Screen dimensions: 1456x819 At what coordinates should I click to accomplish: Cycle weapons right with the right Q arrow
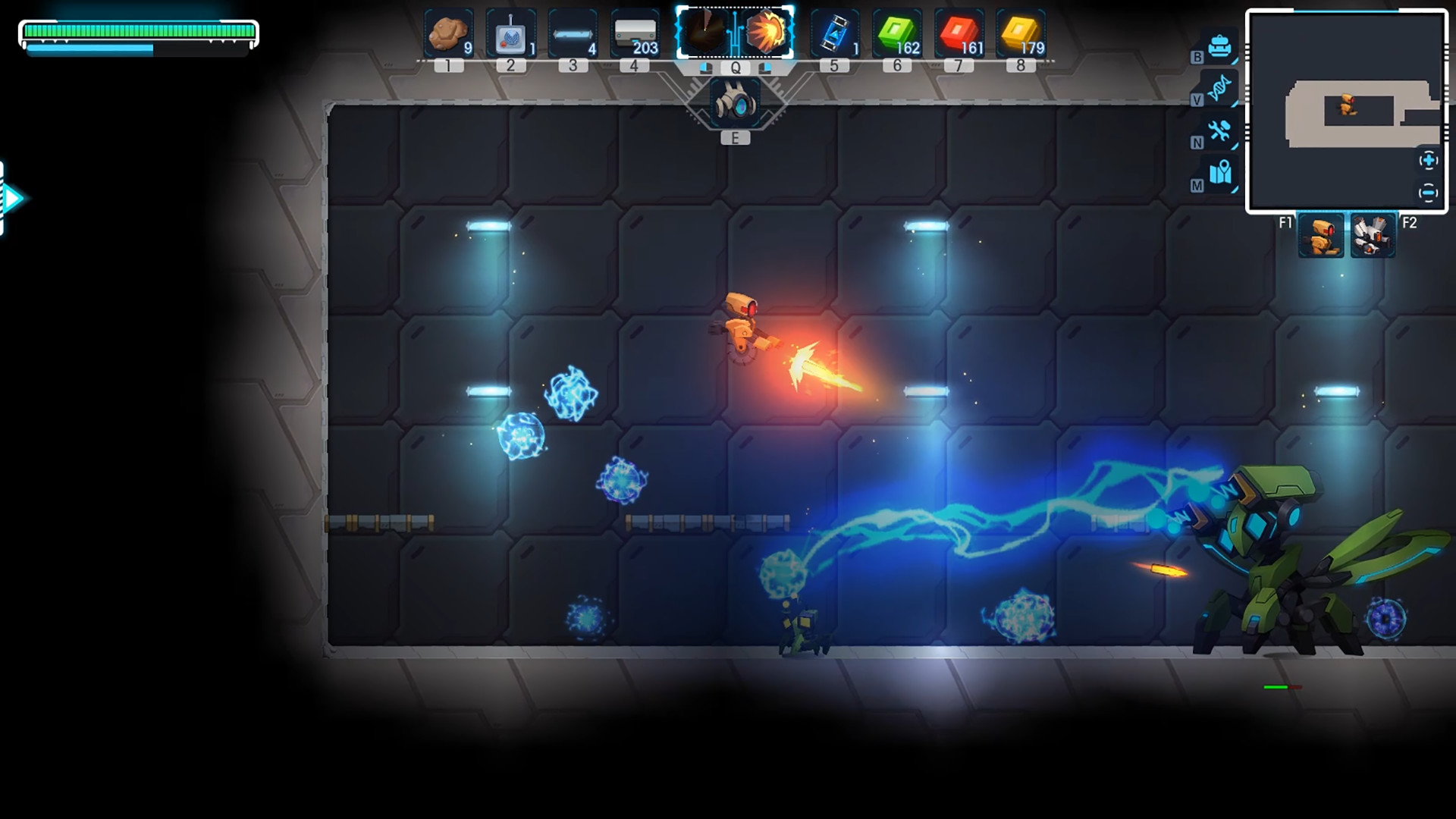click(x=765, y=68)
